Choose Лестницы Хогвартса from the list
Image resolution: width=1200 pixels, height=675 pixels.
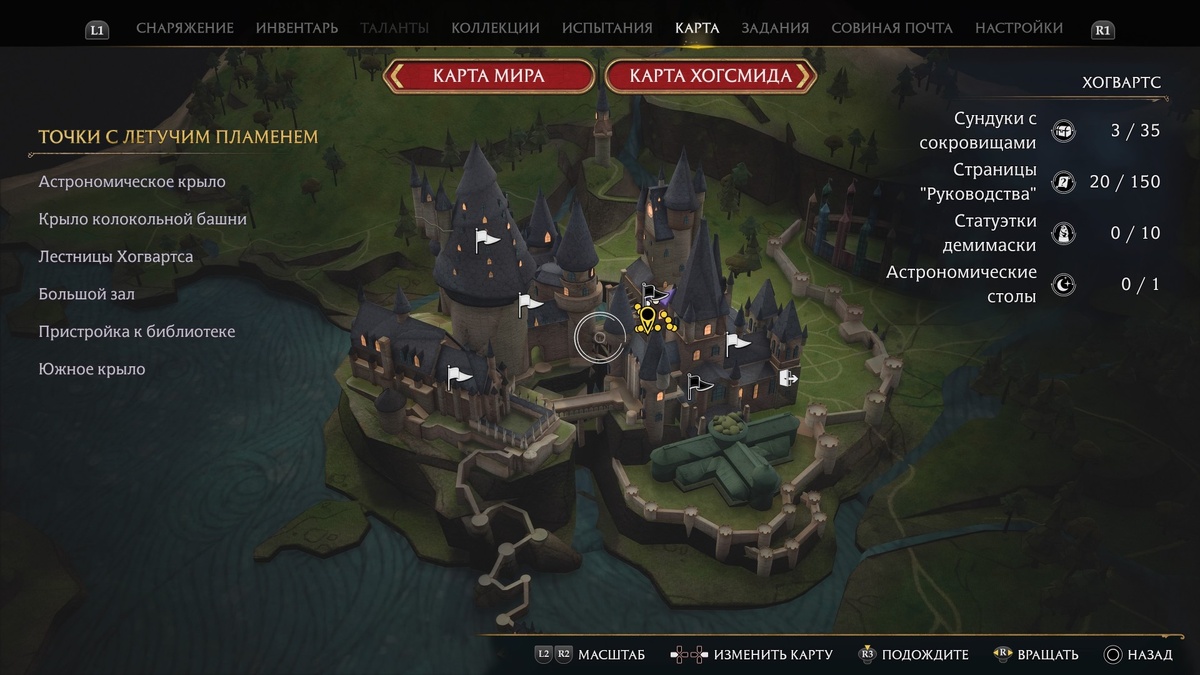tap(116, 257)
